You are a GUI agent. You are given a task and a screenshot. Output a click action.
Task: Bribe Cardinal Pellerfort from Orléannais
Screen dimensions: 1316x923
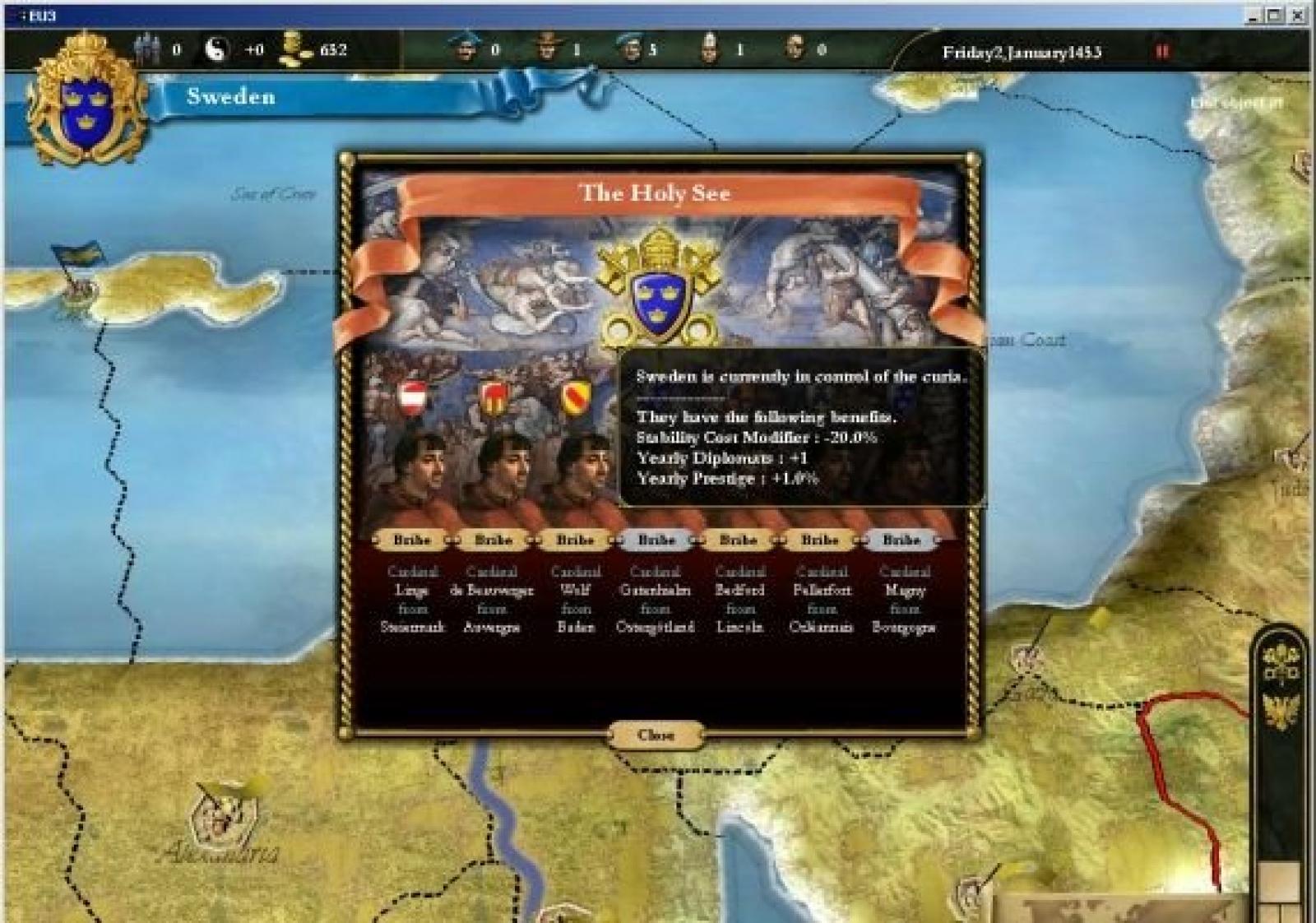click(x=819, y=540)
